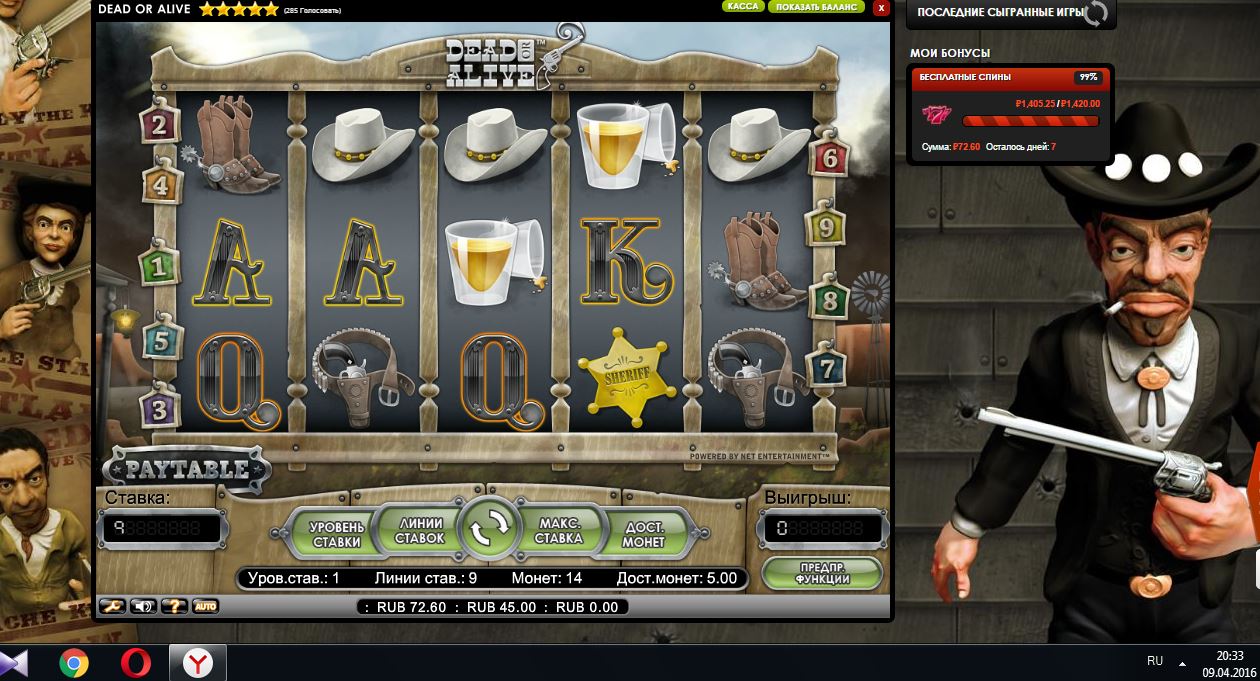Viewport: 1260px width, 681px height.
Task: Click the Уровень Ставки bet level button
Action: tap(337, 534)
